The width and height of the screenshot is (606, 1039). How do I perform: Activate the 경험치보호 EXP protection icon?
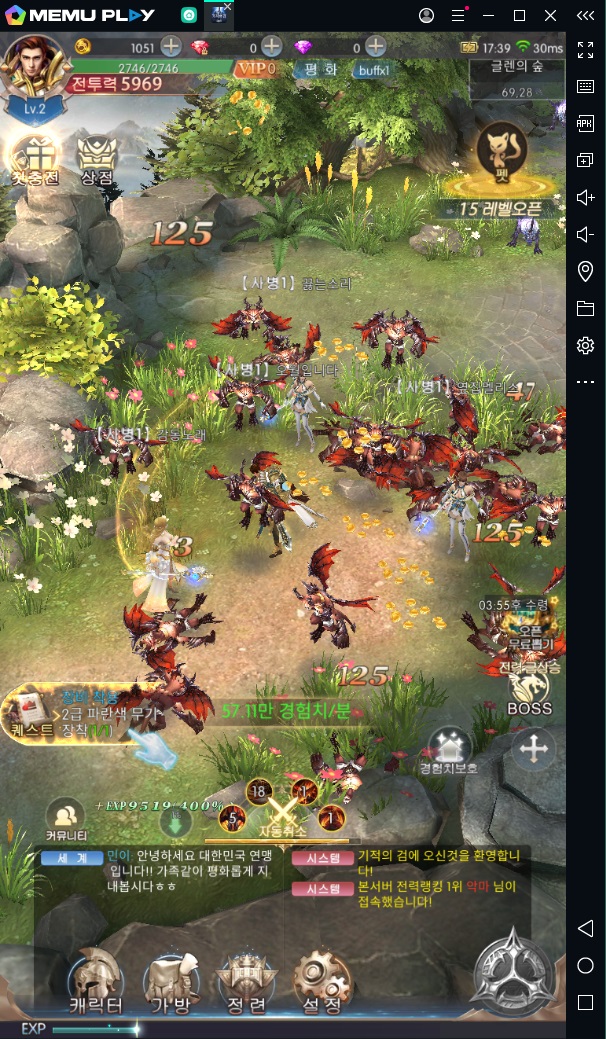pyautogui.click(x=449, y=750)
